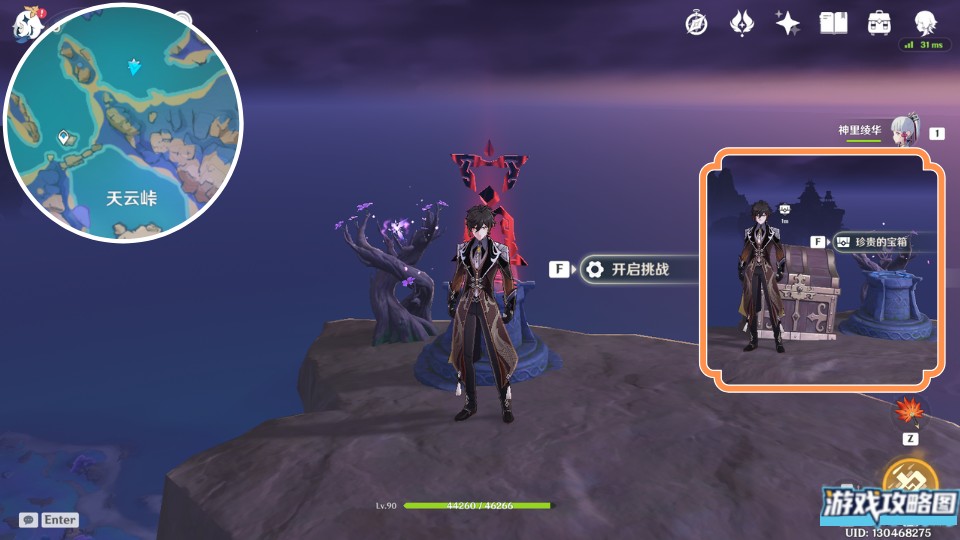The width and height of the screenshot is (960, 540).
Task: Open the winged battle pass icon
Action: 741,23
